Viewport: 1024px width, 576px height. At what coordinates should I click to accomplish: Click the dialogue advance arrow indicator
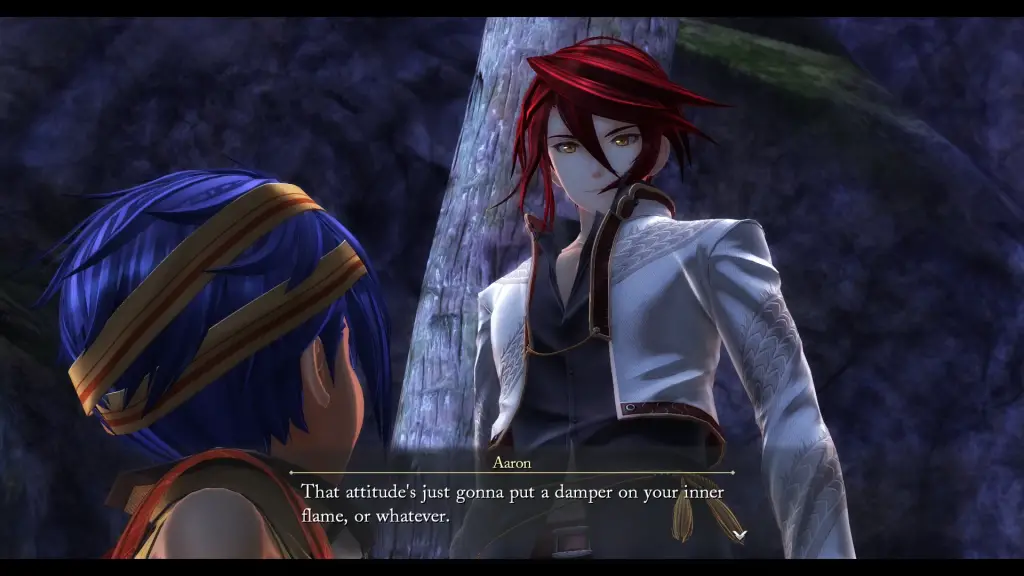tap(738, 535)
